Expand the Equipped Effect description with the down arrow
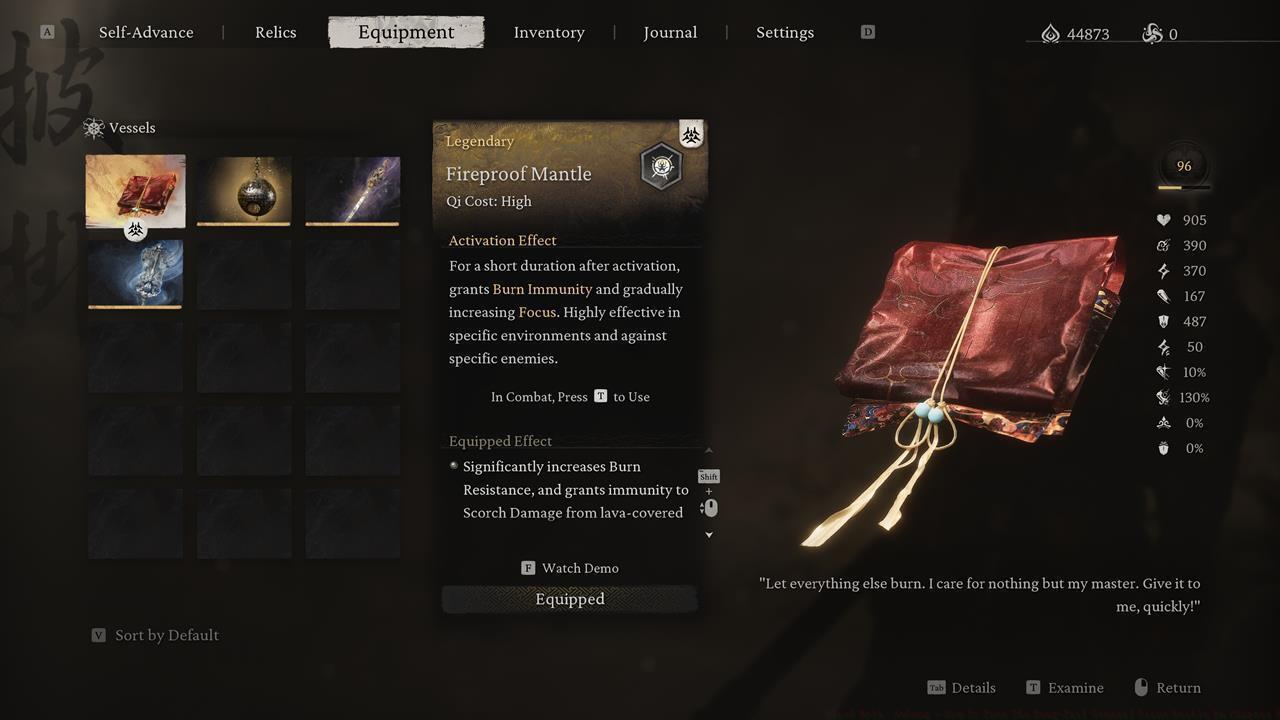The height and width of the screenshot is (720, 1280). pos(708,534)
